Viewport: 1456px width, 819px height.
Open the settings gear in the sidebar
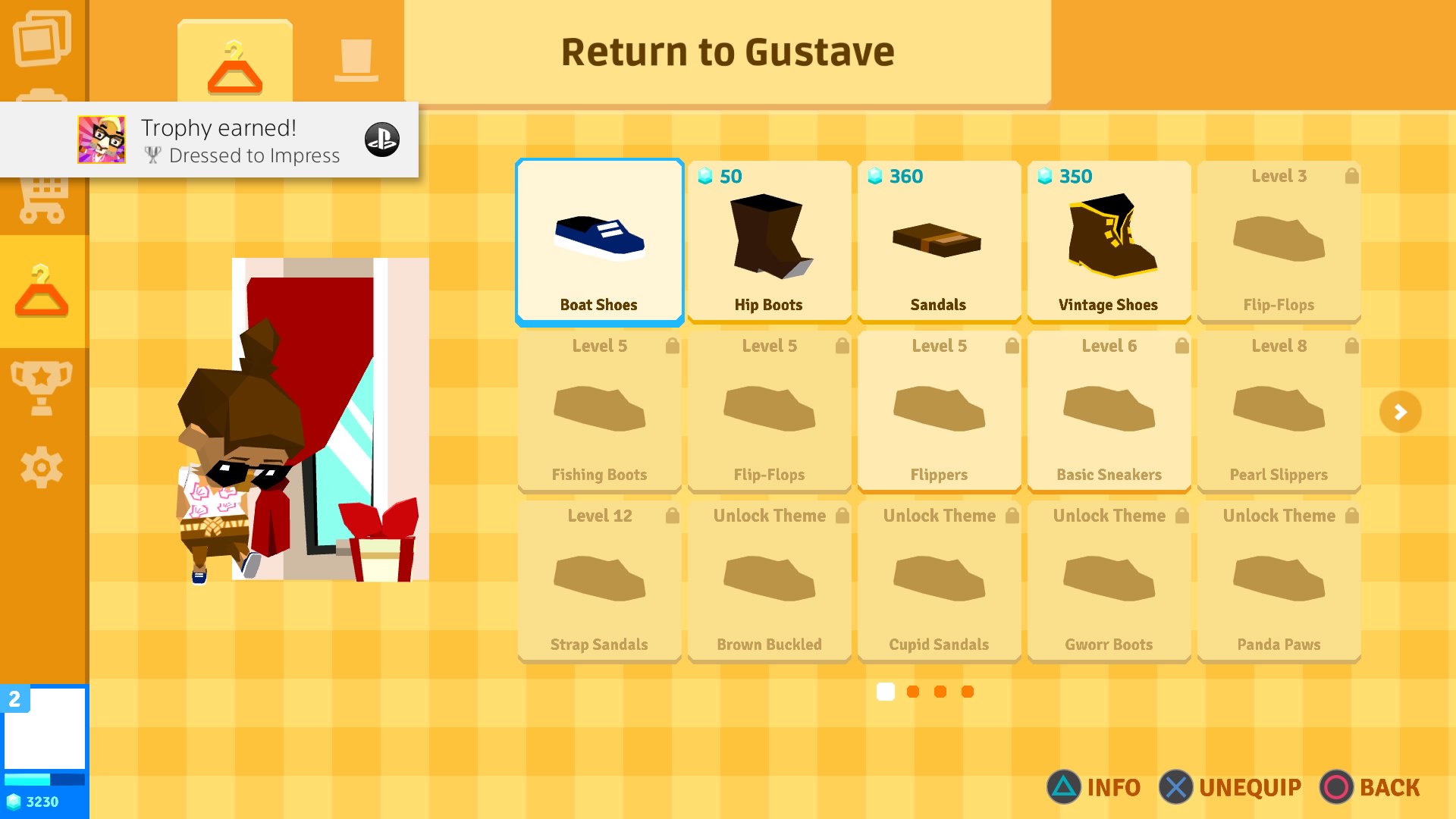42,468
